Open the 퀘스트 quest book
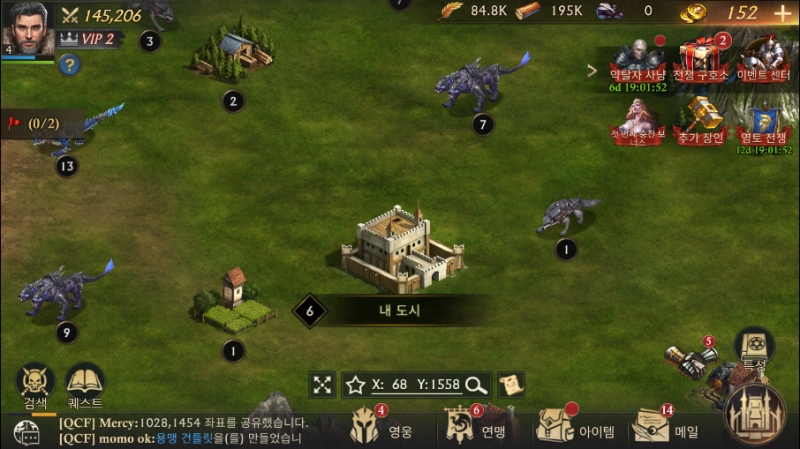The height and width of the screenshot is (449, 800). [x=86, y=384]
